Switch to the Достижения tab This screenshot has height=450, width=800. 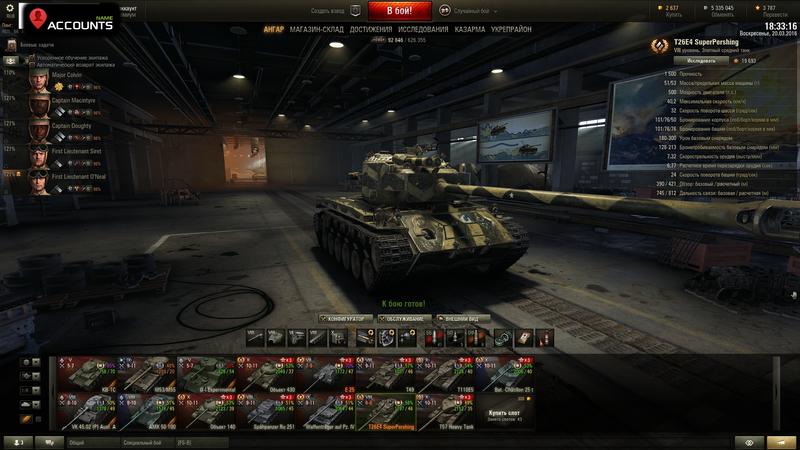point(371,30)
